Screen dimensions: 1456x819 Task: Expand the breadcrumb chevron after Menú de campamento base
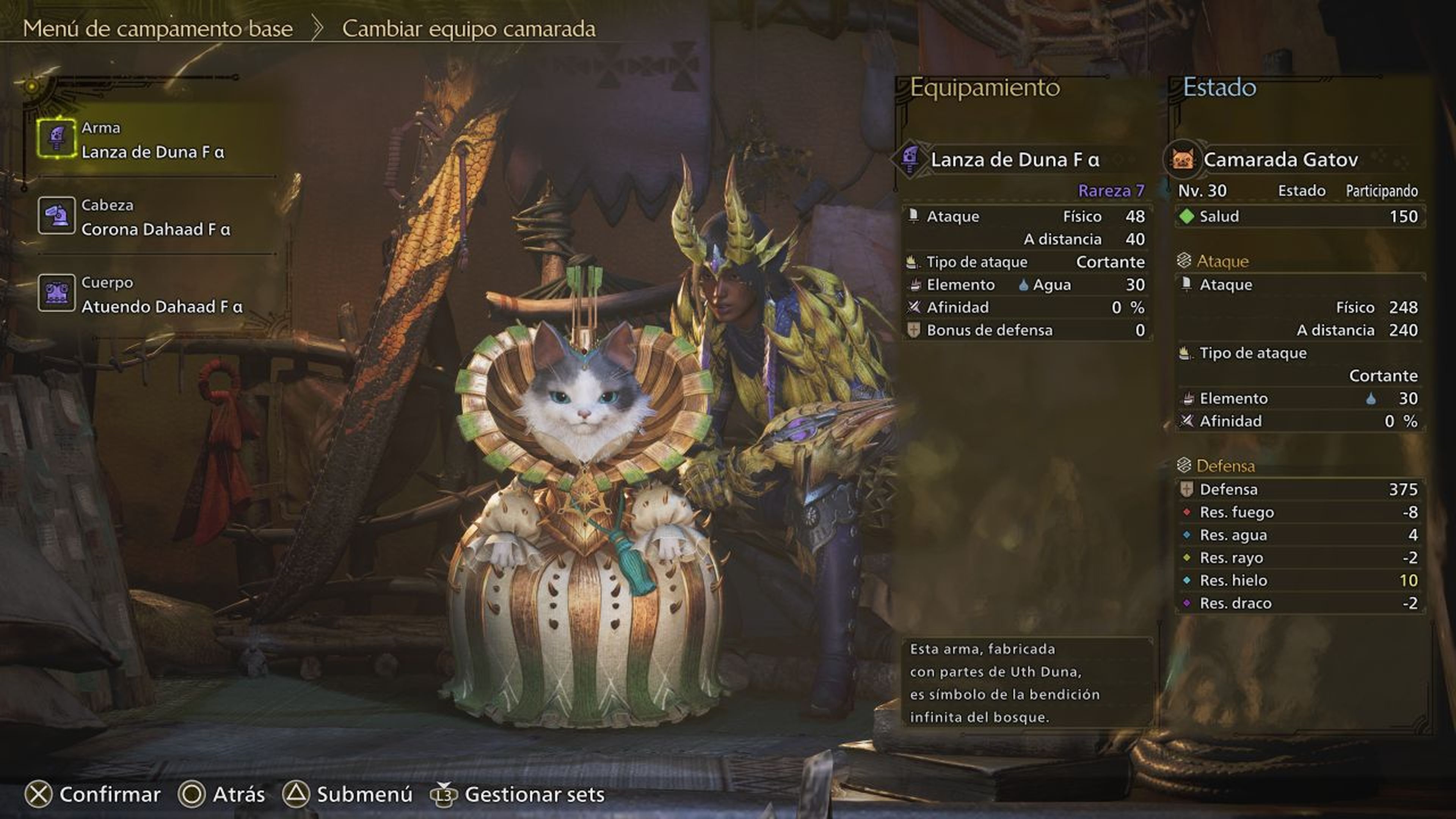(318, 28)
